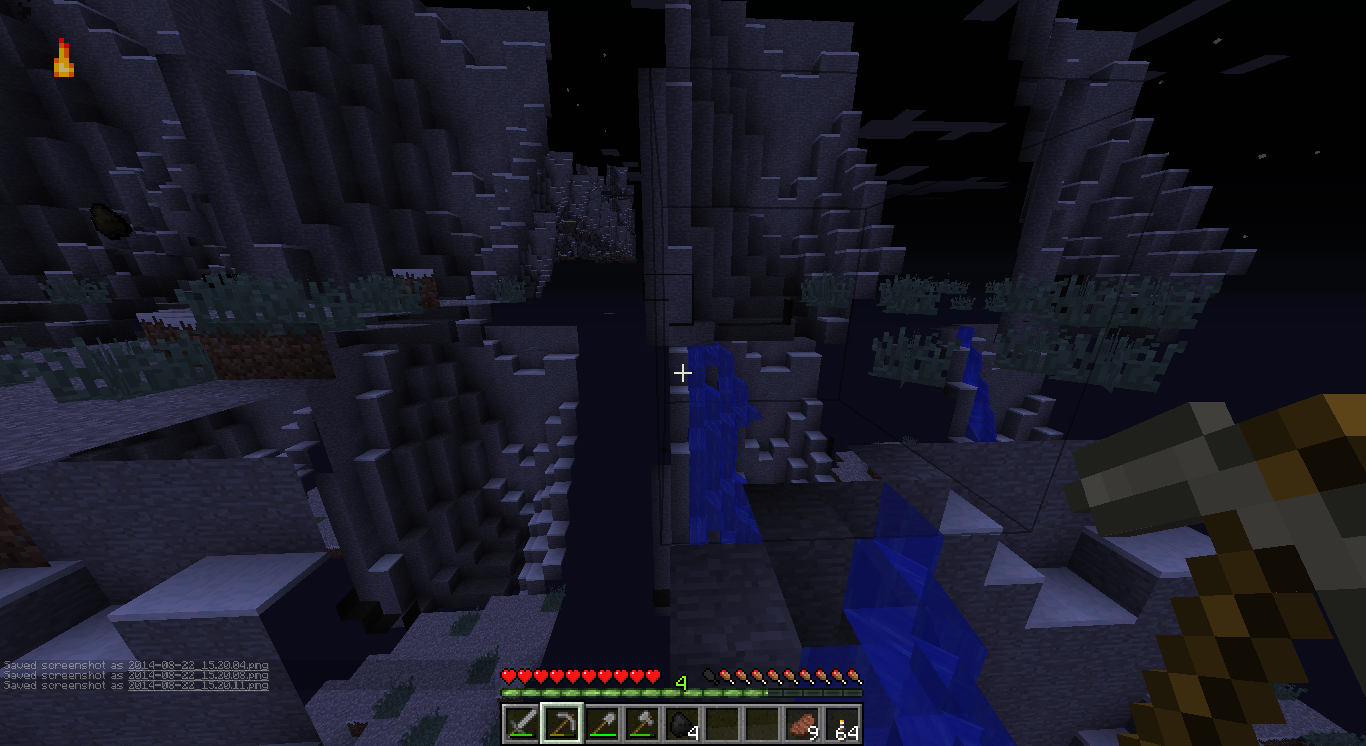Choose the stone pickaxe in the hotbar
The width and height of the screenshot is (1366, 746).
[560, 723]
